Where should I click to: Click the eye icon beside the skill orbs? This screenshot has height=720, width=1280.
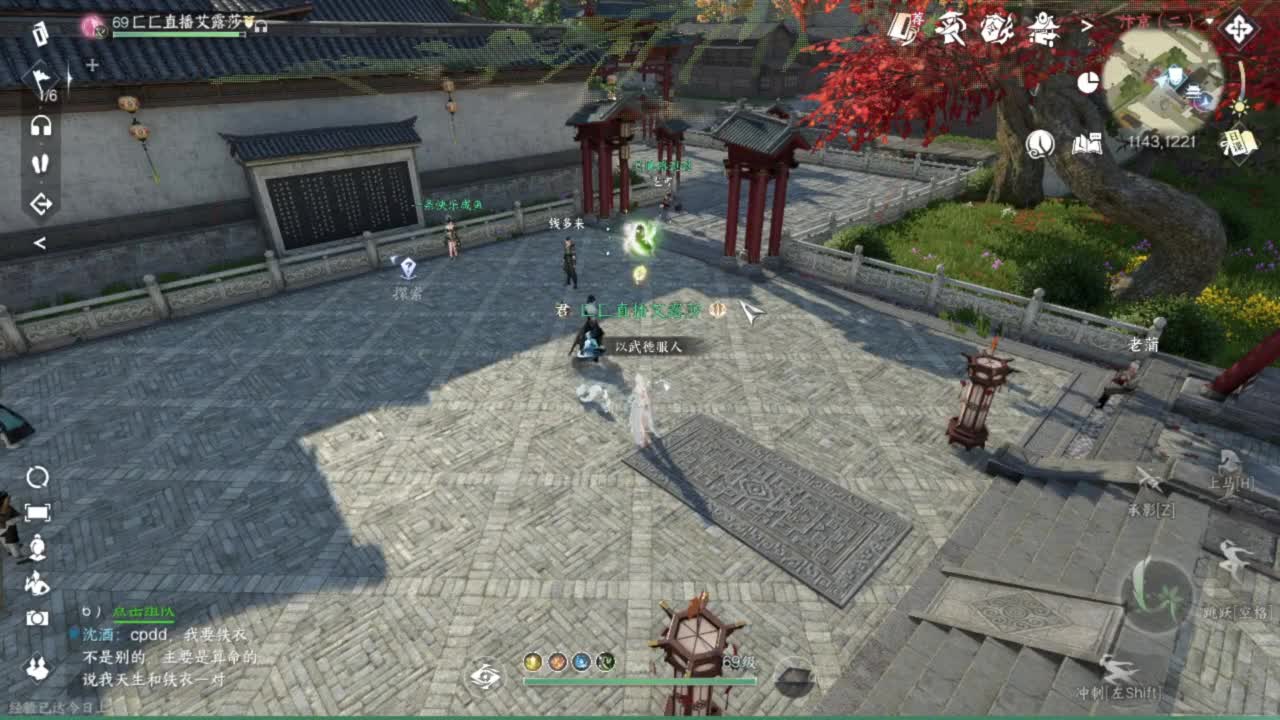pyautogui.click(x=487, y=674)
